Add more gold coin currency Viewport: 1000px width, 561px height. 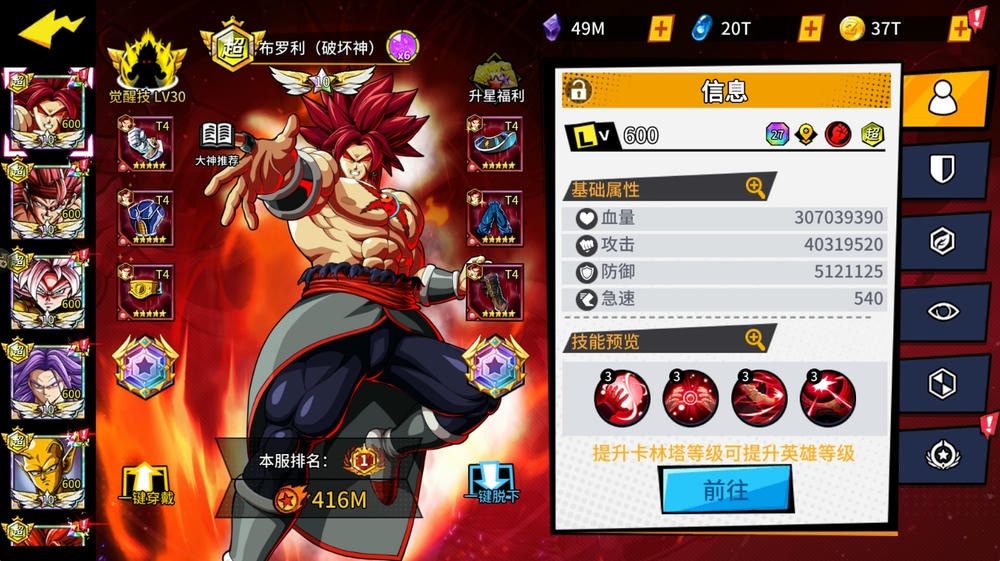(x=959, y=28)
